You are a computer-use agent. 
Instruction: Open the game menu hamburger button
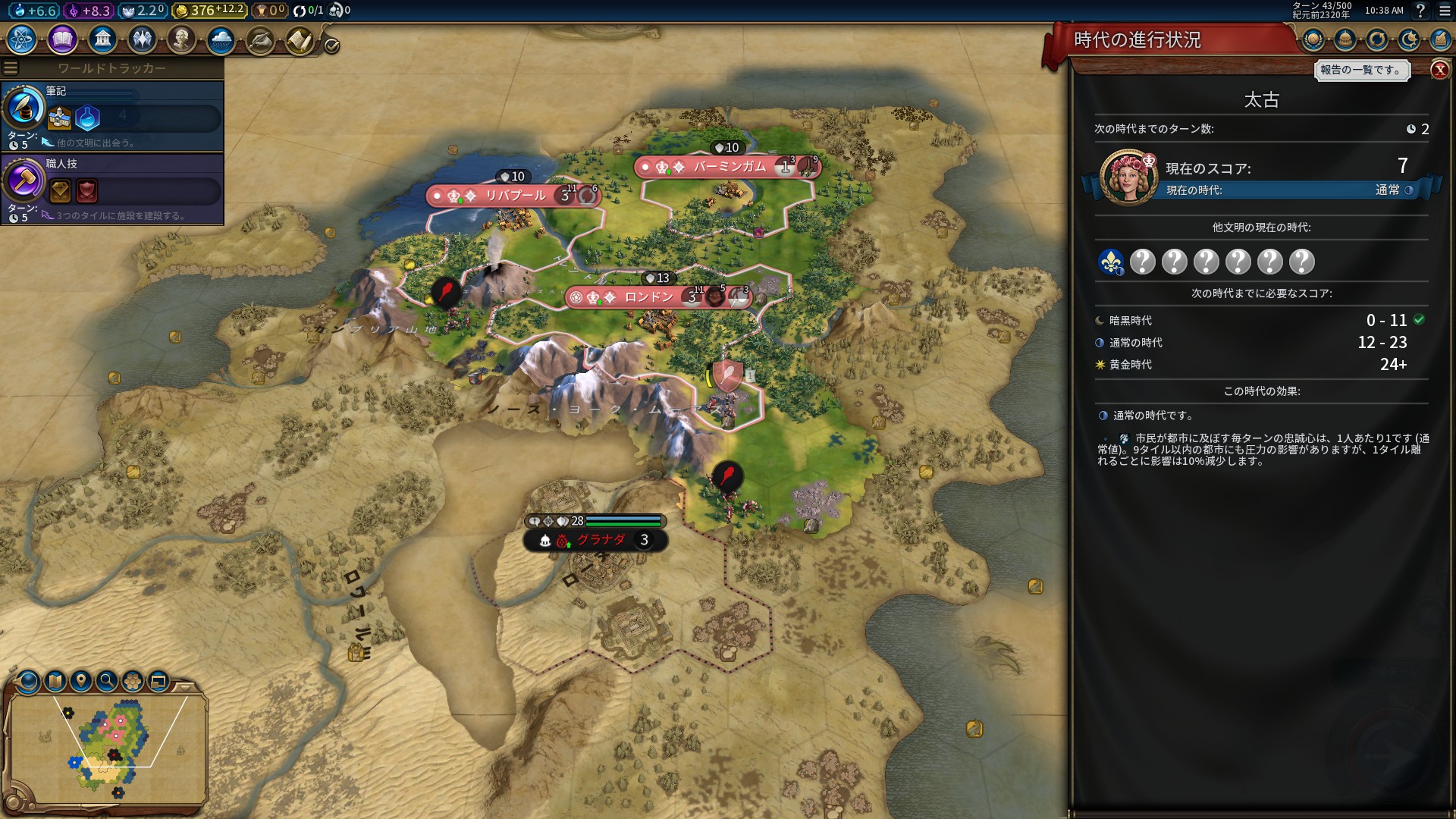1445,11
